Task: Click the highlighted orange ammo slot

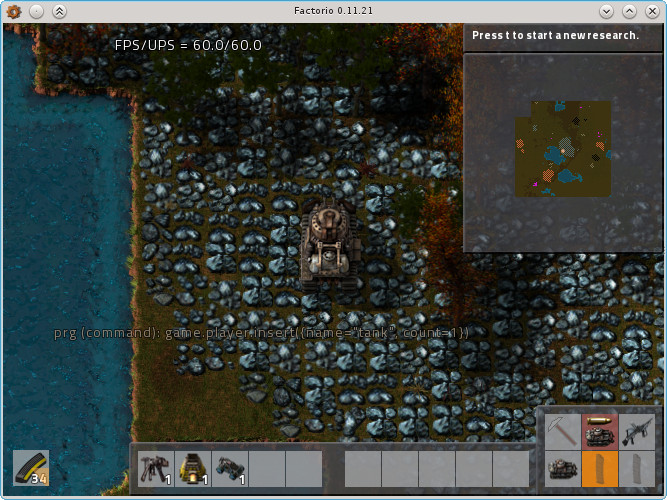Action: [599, 468]
